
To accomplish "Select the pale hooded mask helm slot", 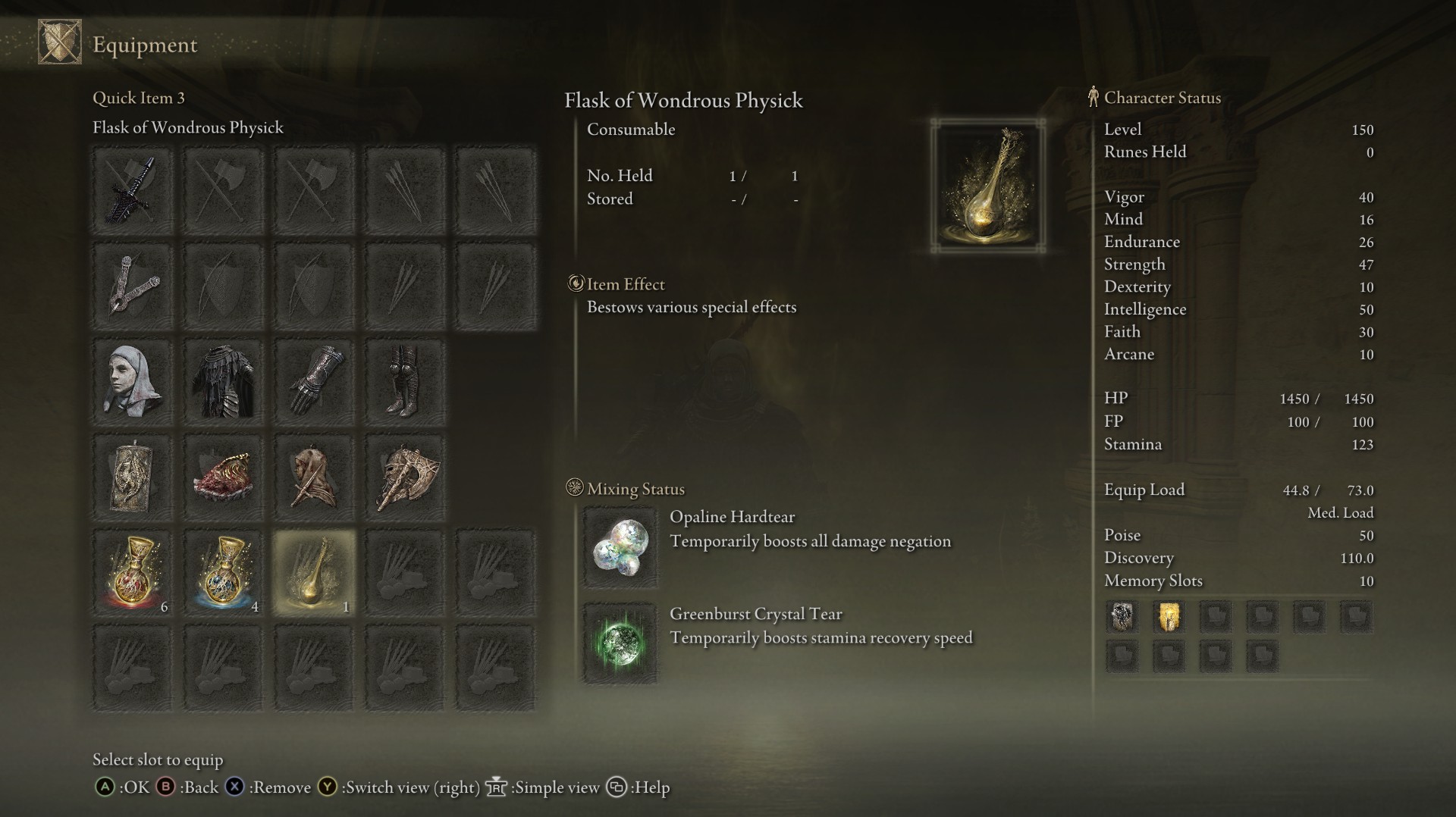I will 133,381.
